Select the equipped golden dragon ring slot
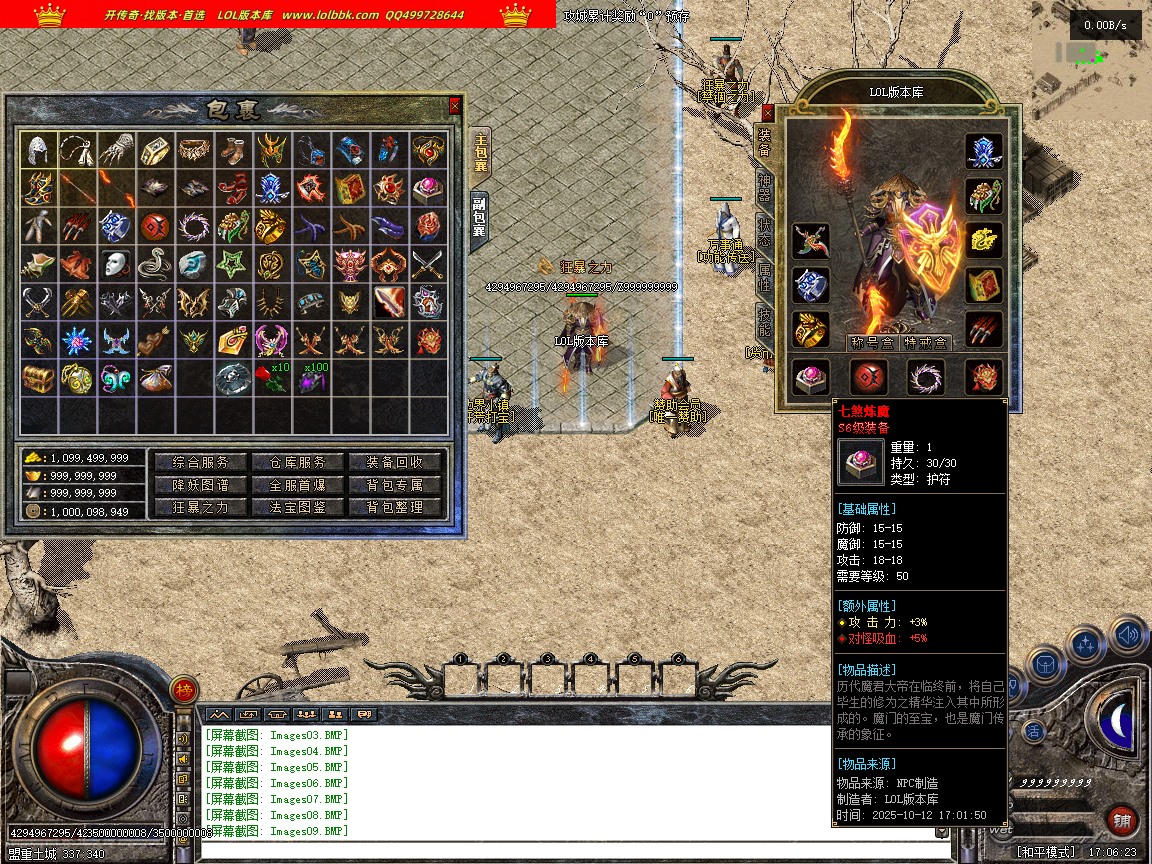1152x864 pixels. [x=810, y=328]
